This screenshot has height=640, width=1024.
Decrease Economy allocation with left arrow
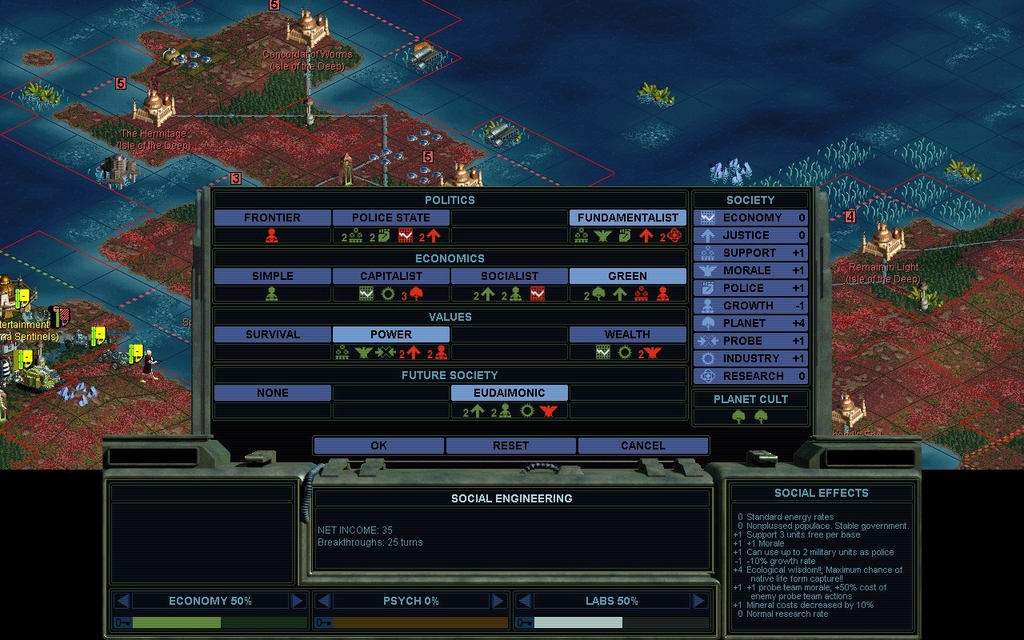122,601
